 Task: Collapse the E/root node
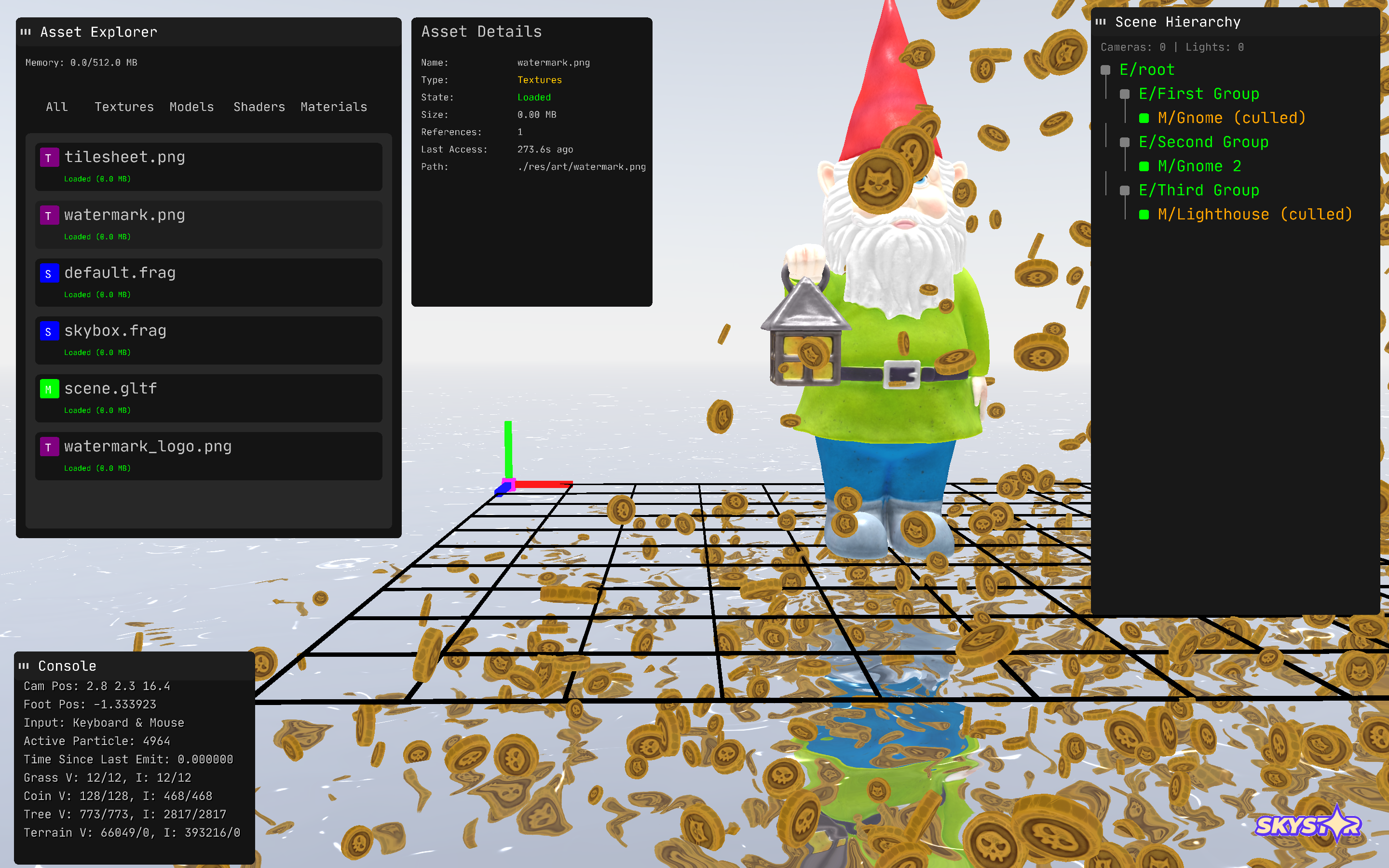pyautogui.click(x=1105, y=69)
